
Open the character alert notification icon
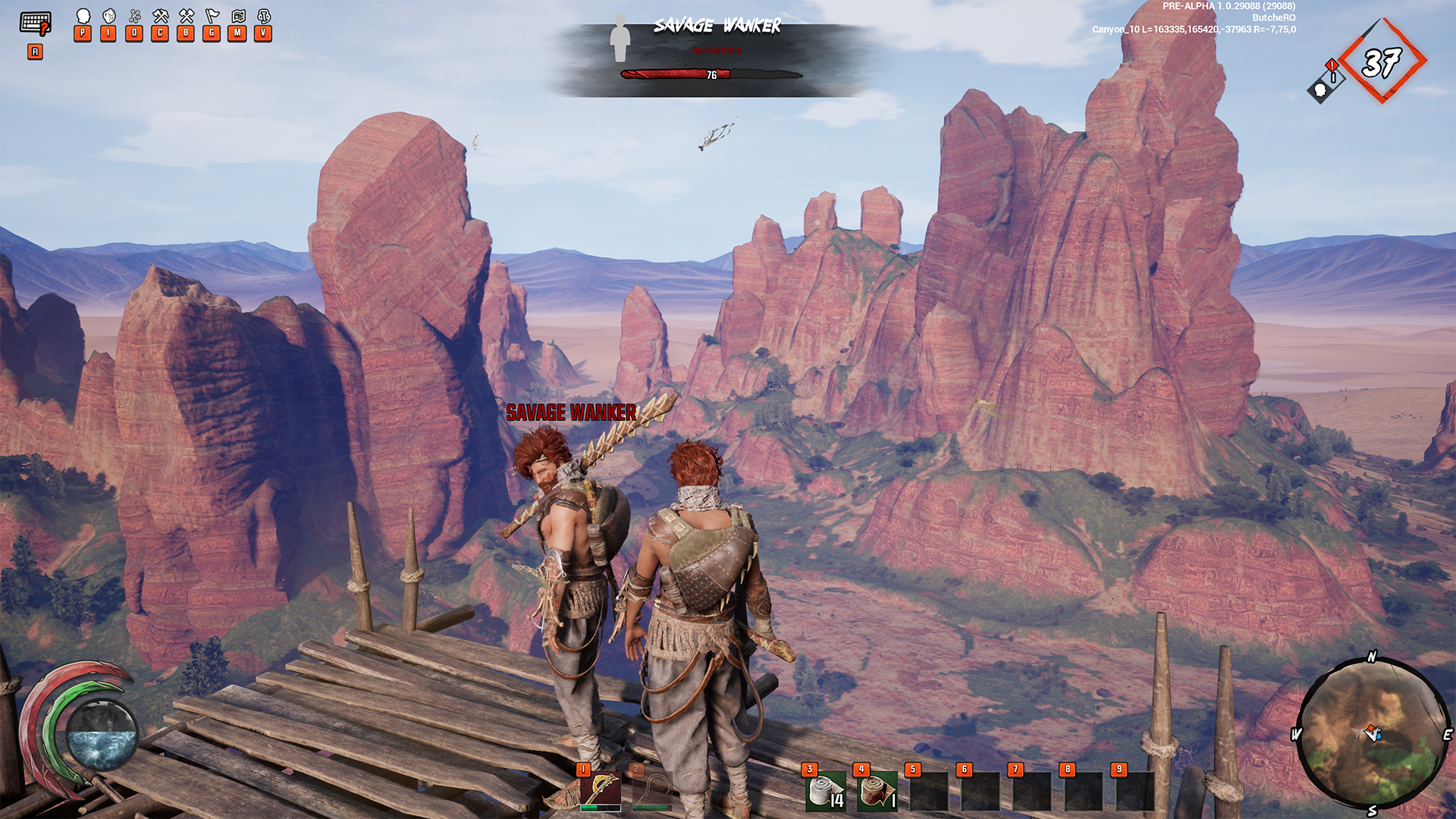[x=1326, y=82]
